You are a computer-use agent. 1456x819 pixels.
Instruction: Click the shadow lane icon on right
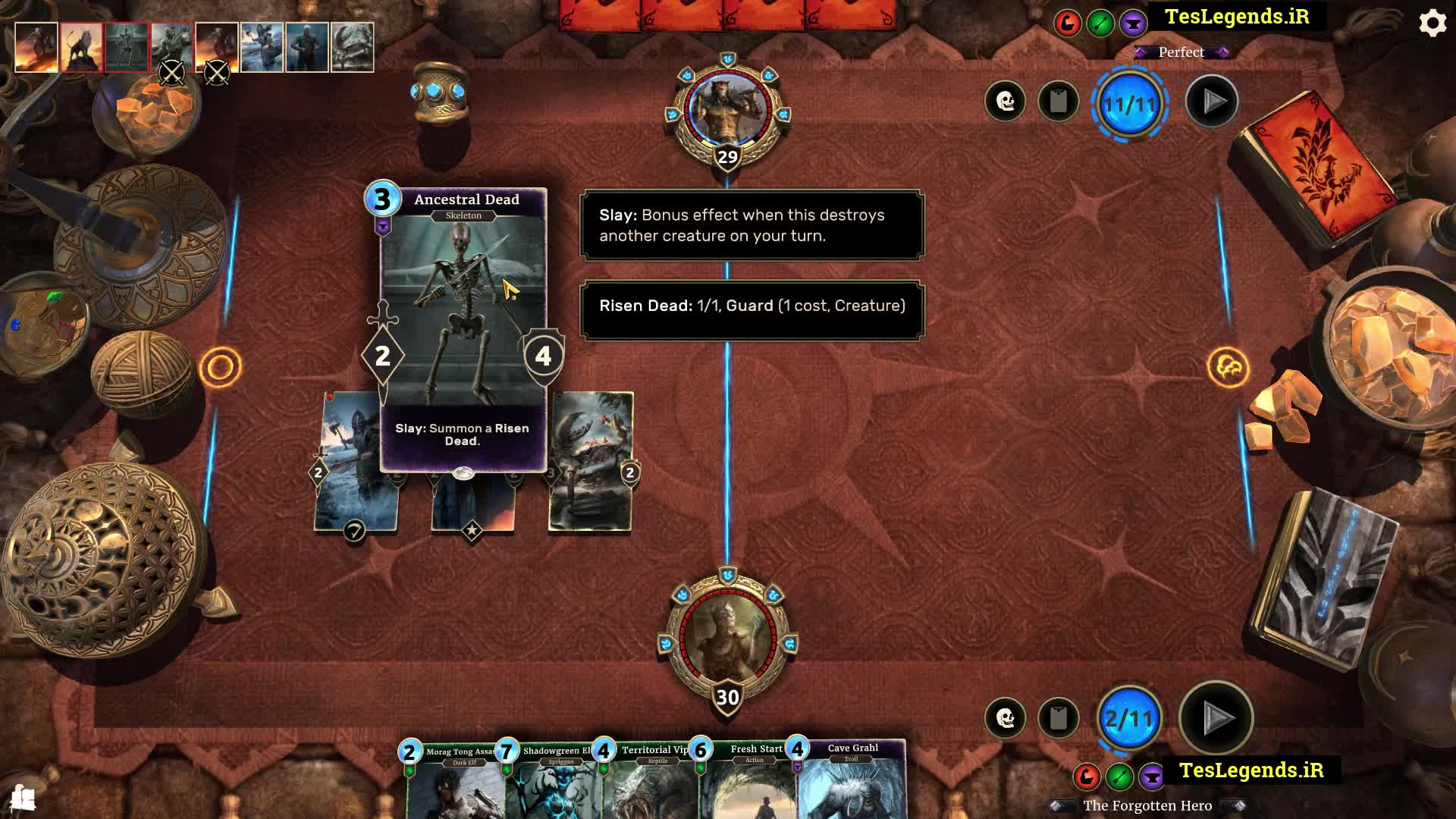[x=1228, y=368]
